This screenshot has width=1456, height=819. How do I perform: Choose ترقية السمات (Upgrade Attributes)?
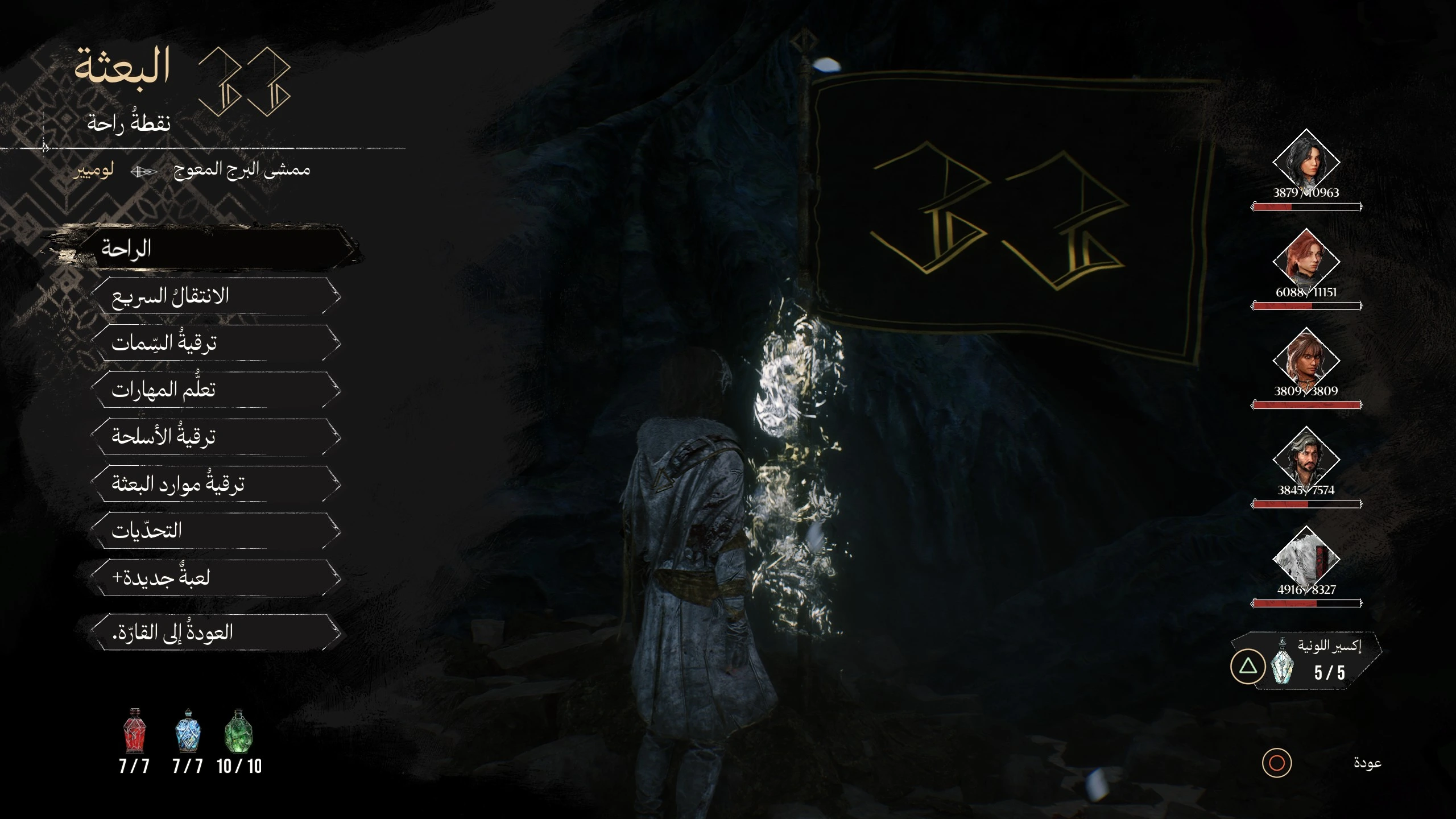point(216,343)
